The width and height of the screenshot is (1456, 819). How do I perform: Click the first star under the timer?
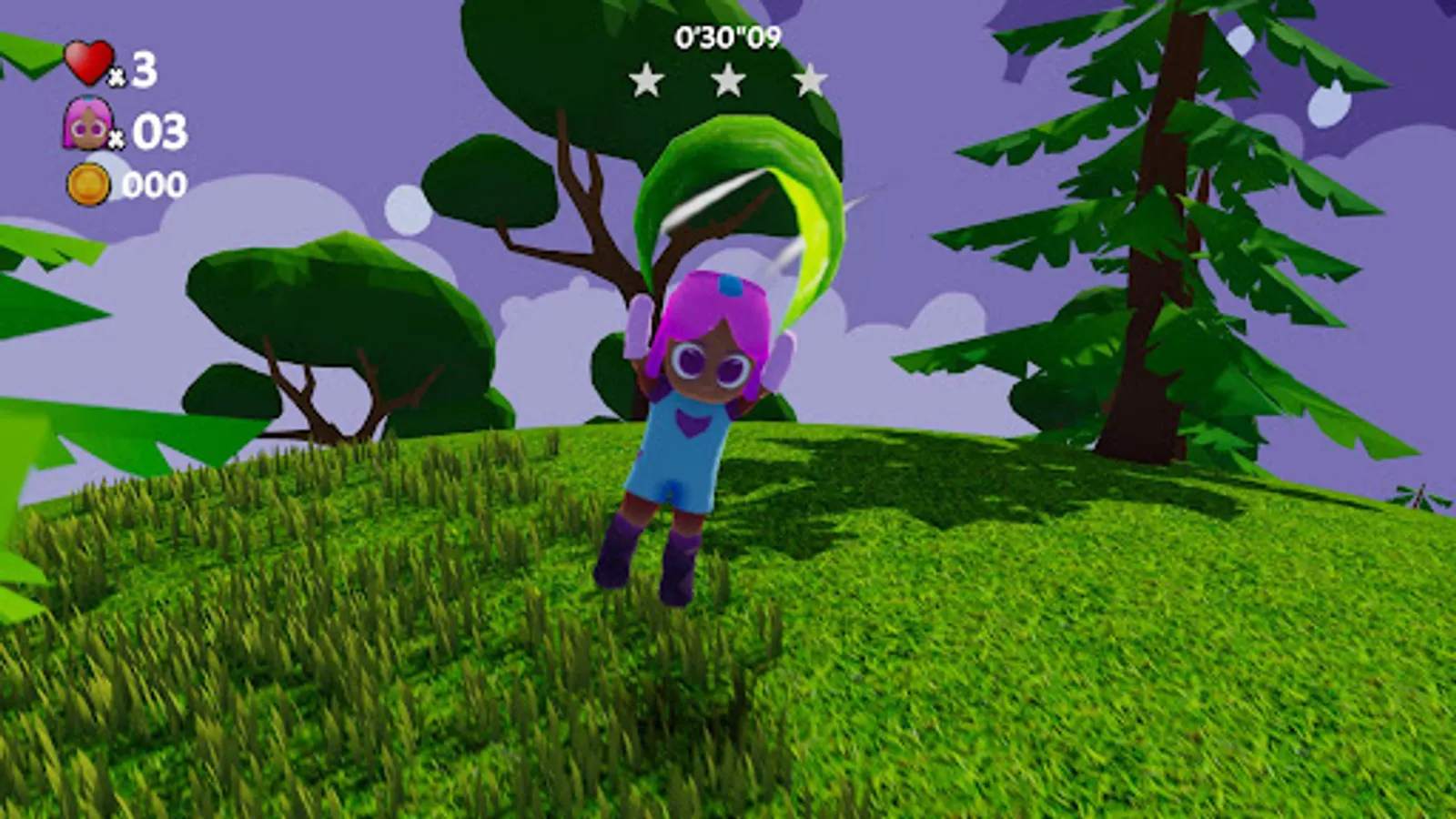648,81
